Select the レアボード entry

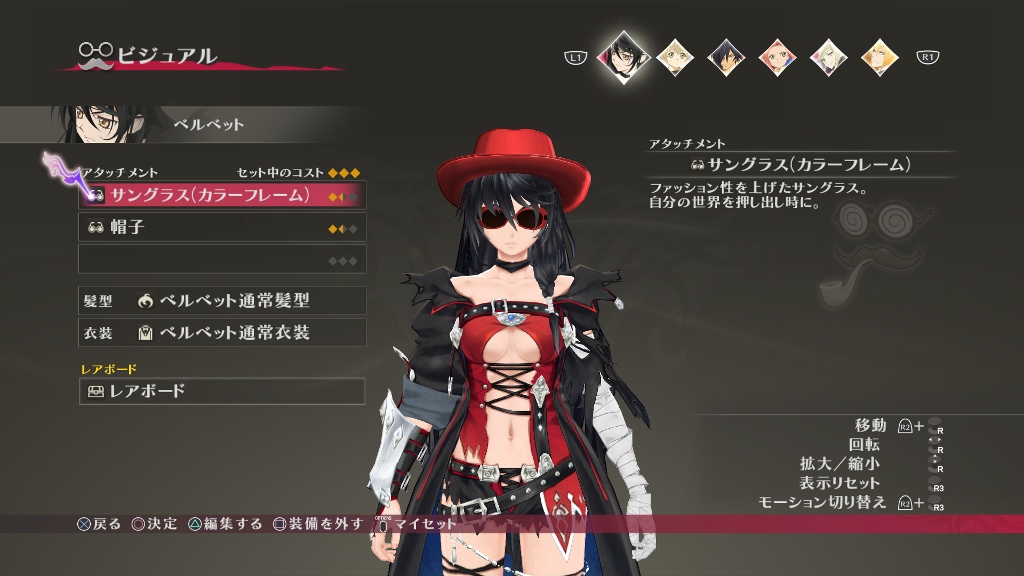[222, 391]
